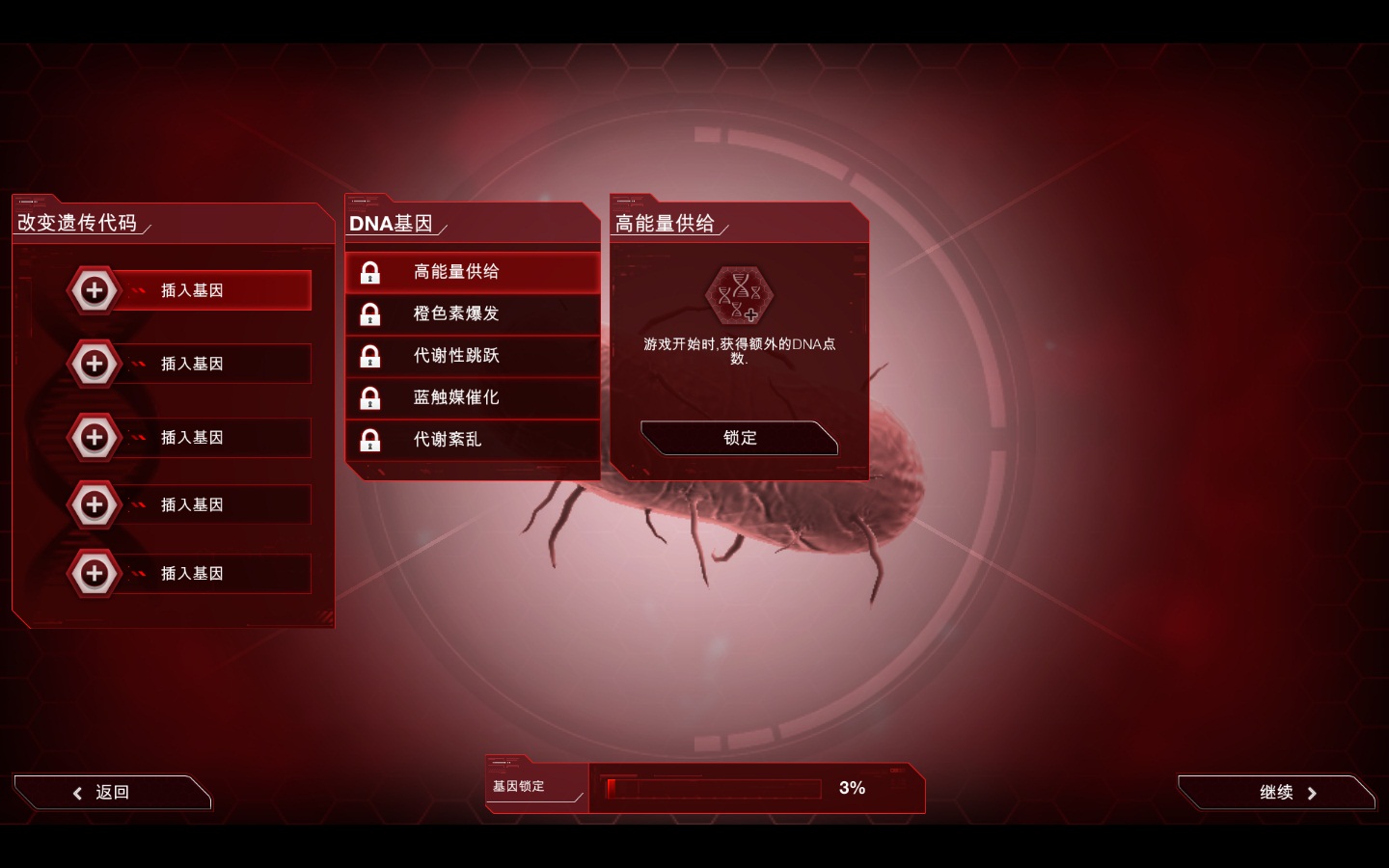This screenshot has width=1389, height=868.
Task: Proceed with the 继续 button
Action: coord(1276,793)
